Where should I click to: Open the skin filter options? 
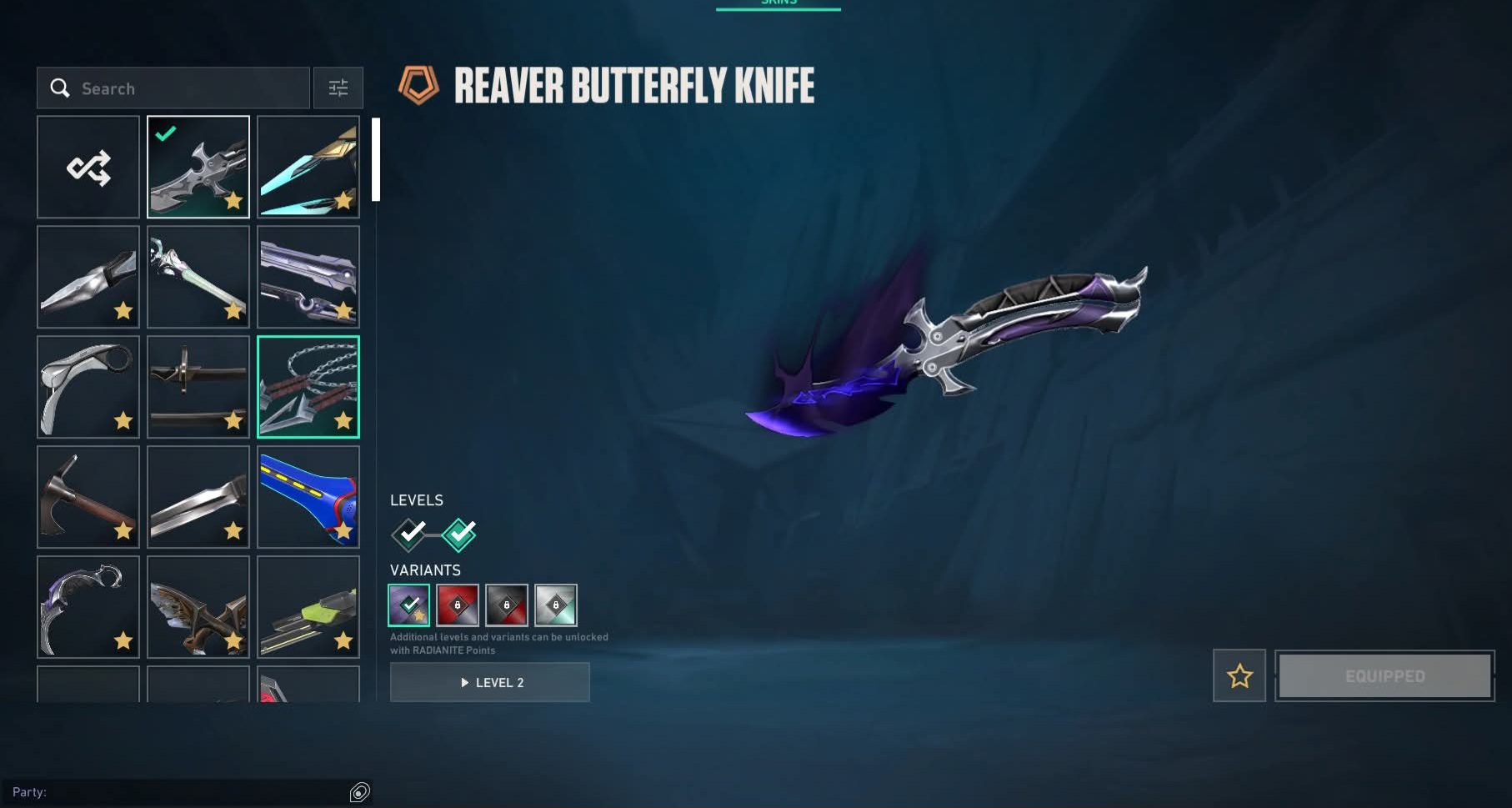tap(338, 88)
